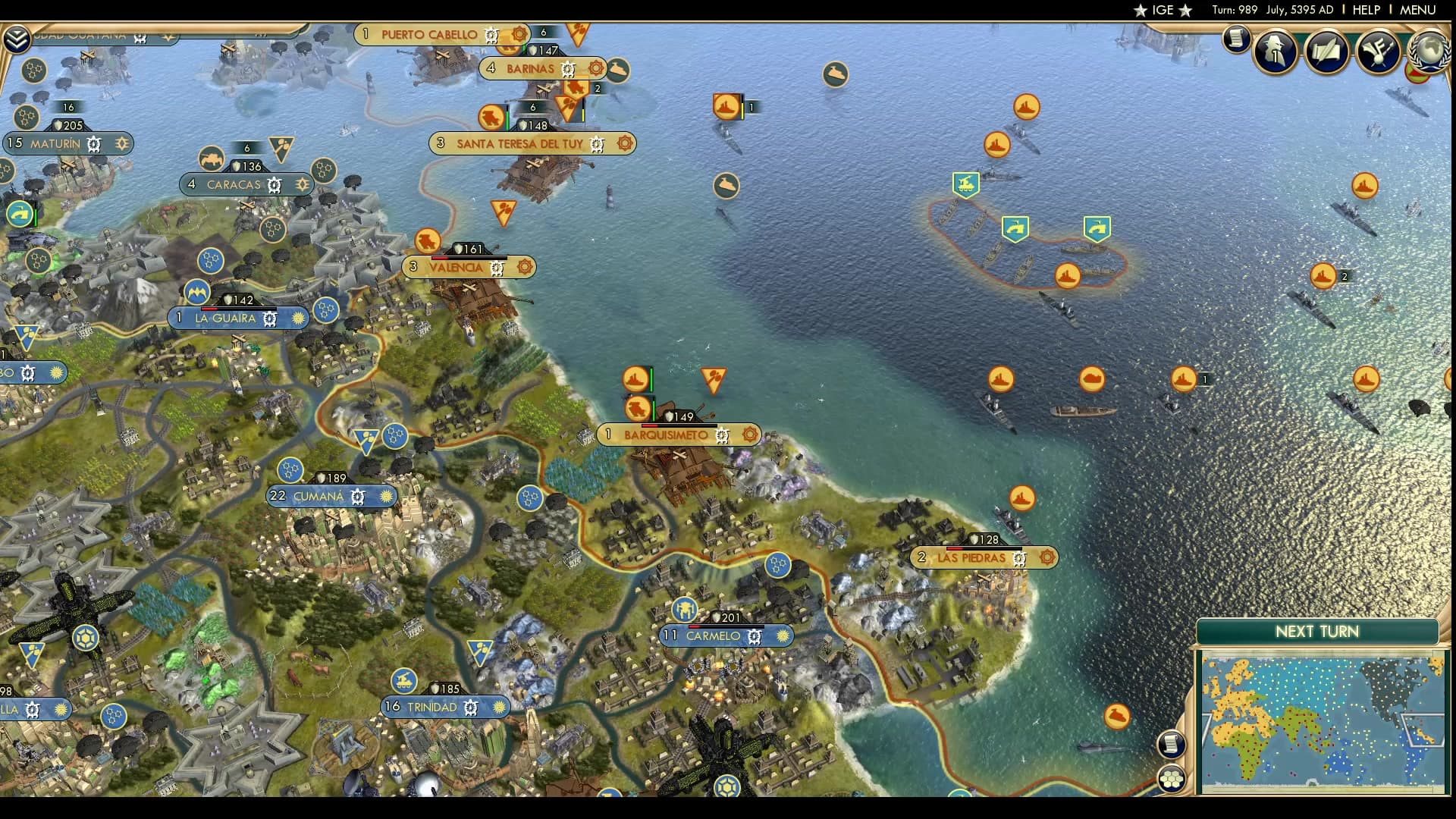The height and width of the screenshot is (819, 1456).
Task: Open the Espionage overview spy icon
Action: 1274,52
